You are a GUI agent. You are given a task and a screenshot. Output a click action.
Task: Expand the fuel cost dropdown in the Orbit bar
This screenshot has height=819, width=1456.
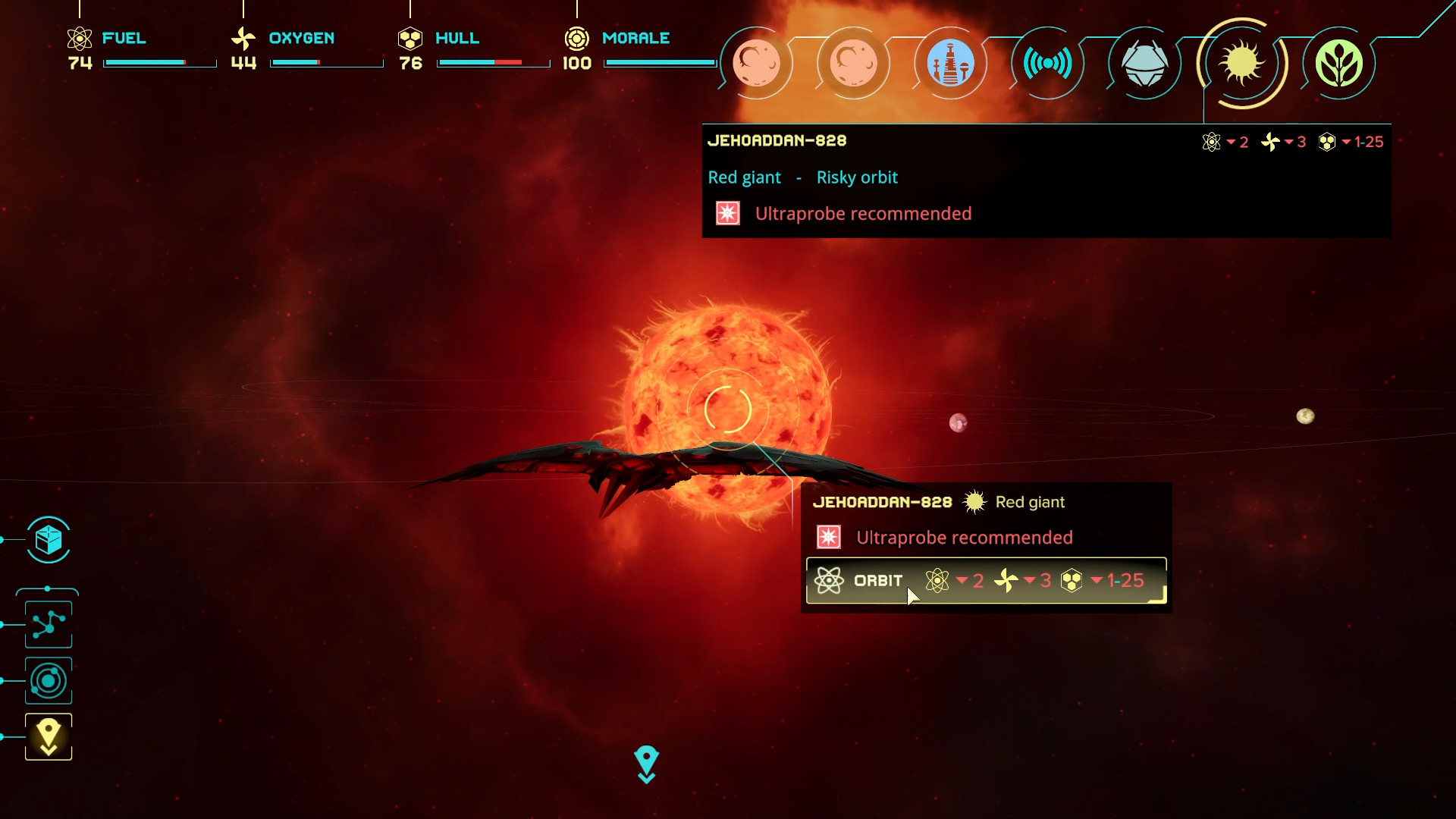[x=958, y=580]
